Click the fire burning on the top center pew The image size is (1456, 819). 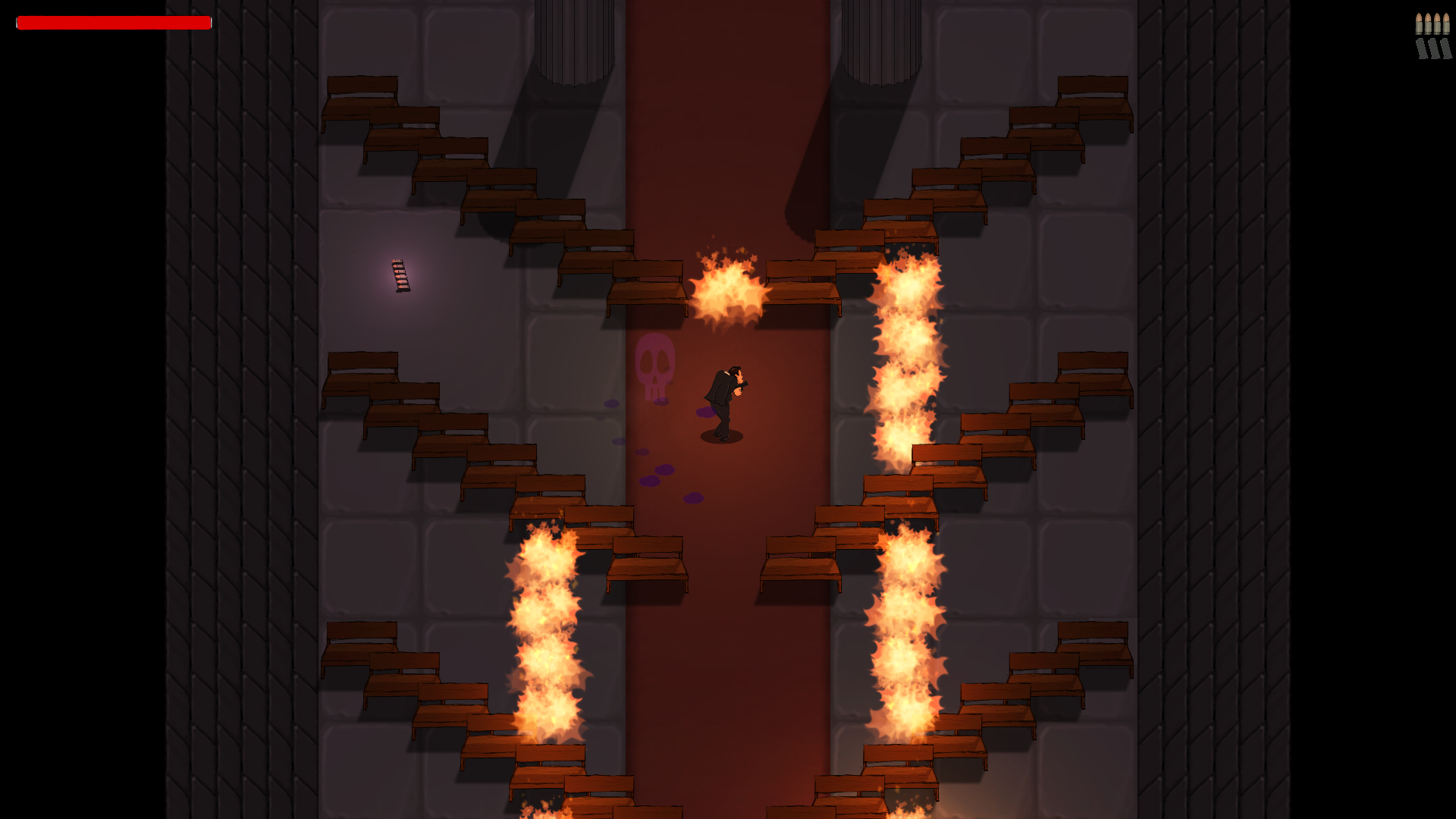[x=727, y=287]
